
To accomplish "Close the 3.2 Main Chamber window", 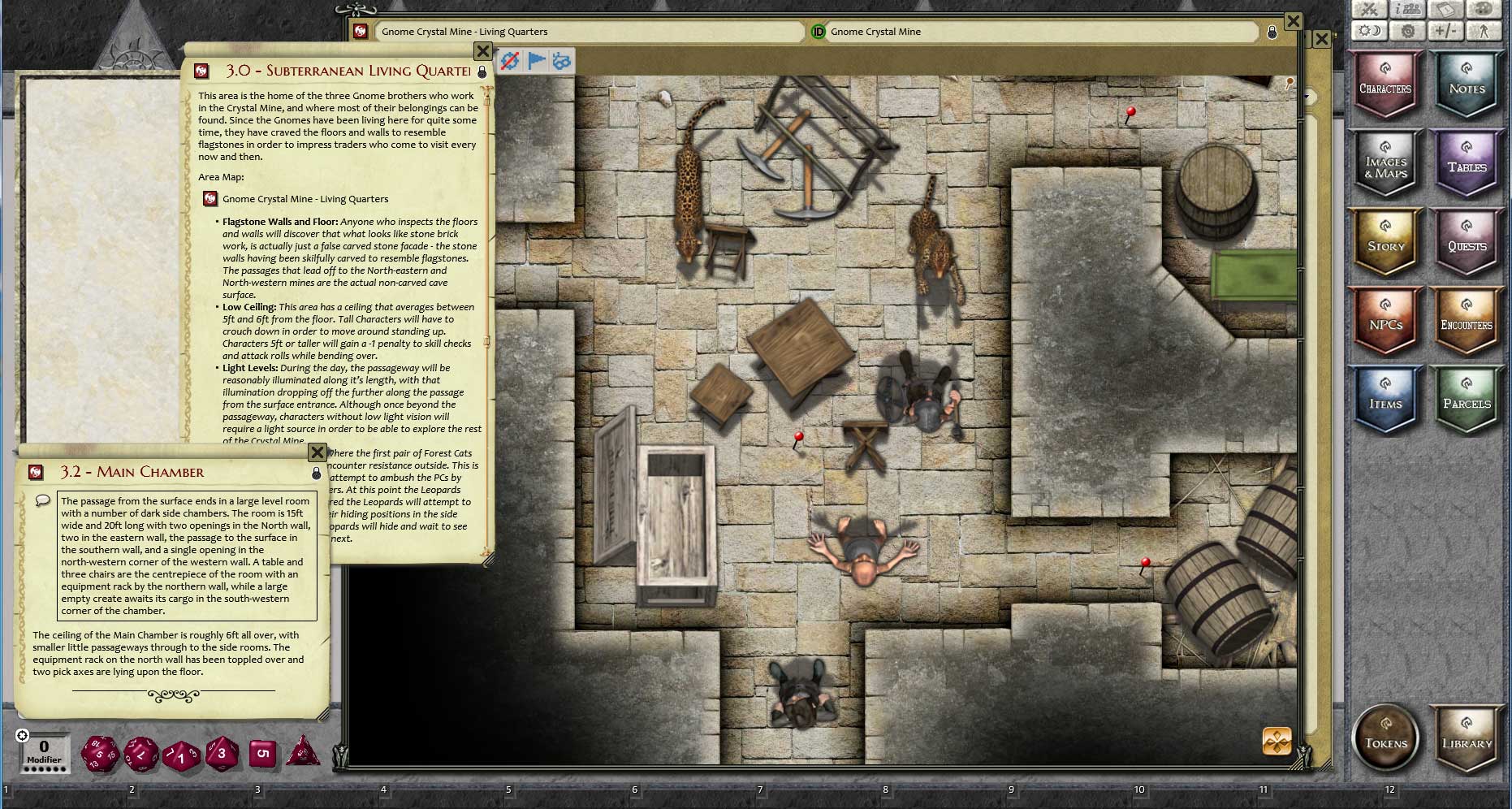I will coord(318,452).
